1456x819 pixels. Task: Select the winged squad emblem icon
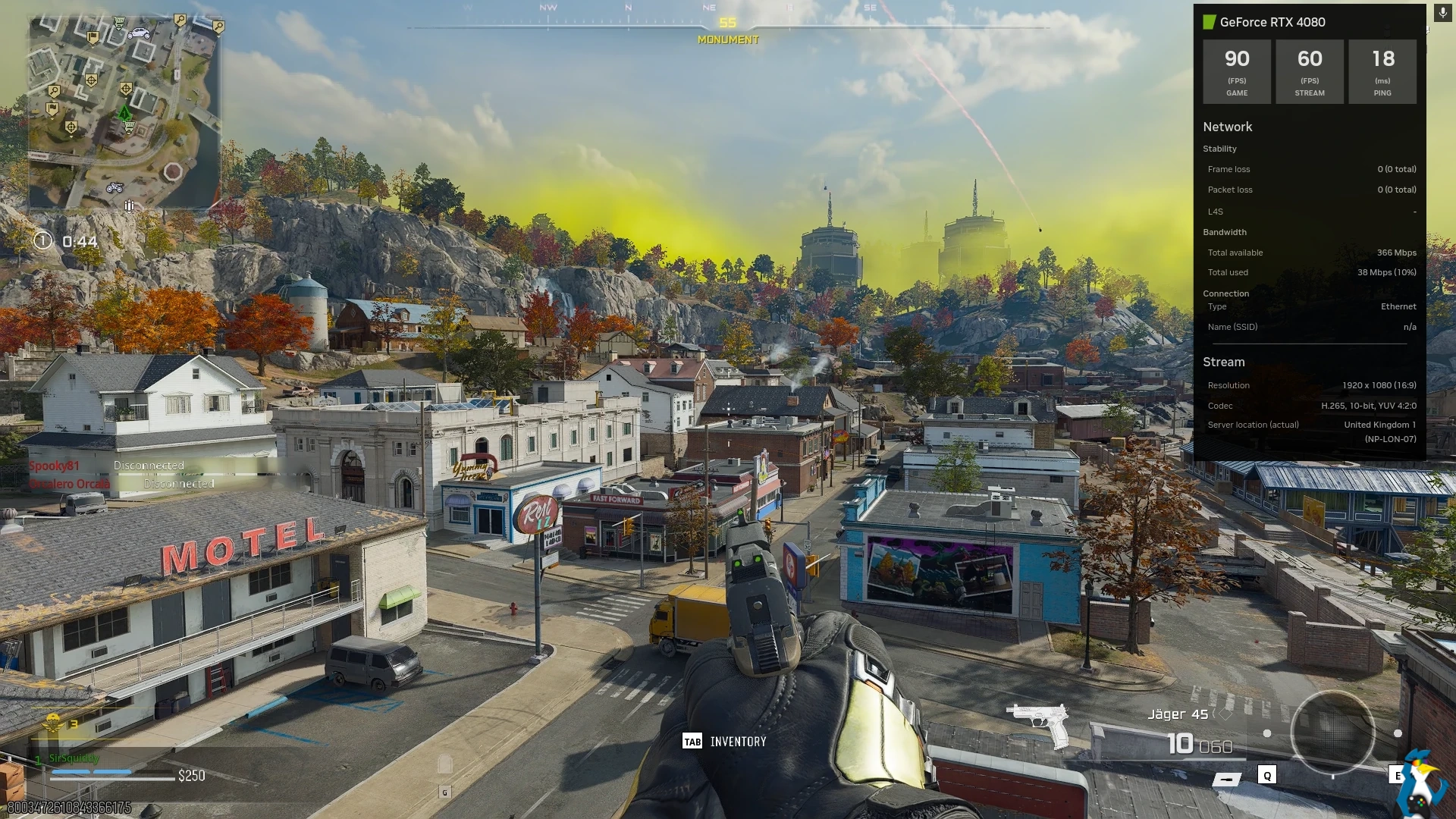pyautogui.click(x=53, y=724)
